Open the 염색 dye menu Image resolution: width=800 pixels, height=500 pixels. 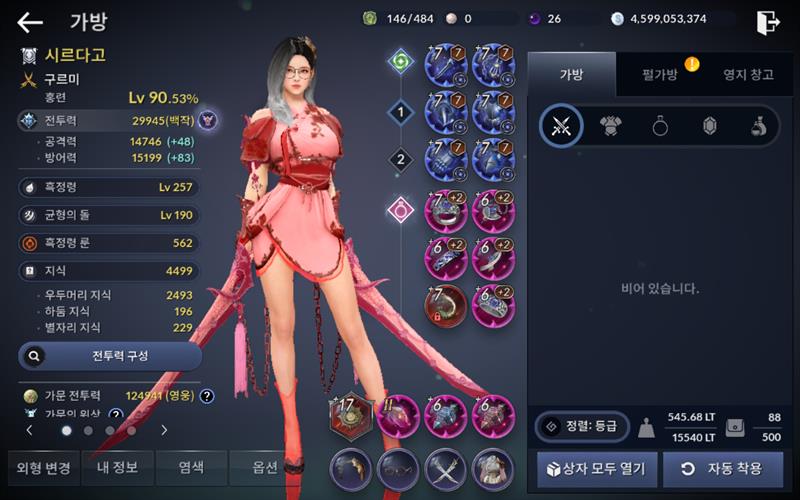coord(191,468)
